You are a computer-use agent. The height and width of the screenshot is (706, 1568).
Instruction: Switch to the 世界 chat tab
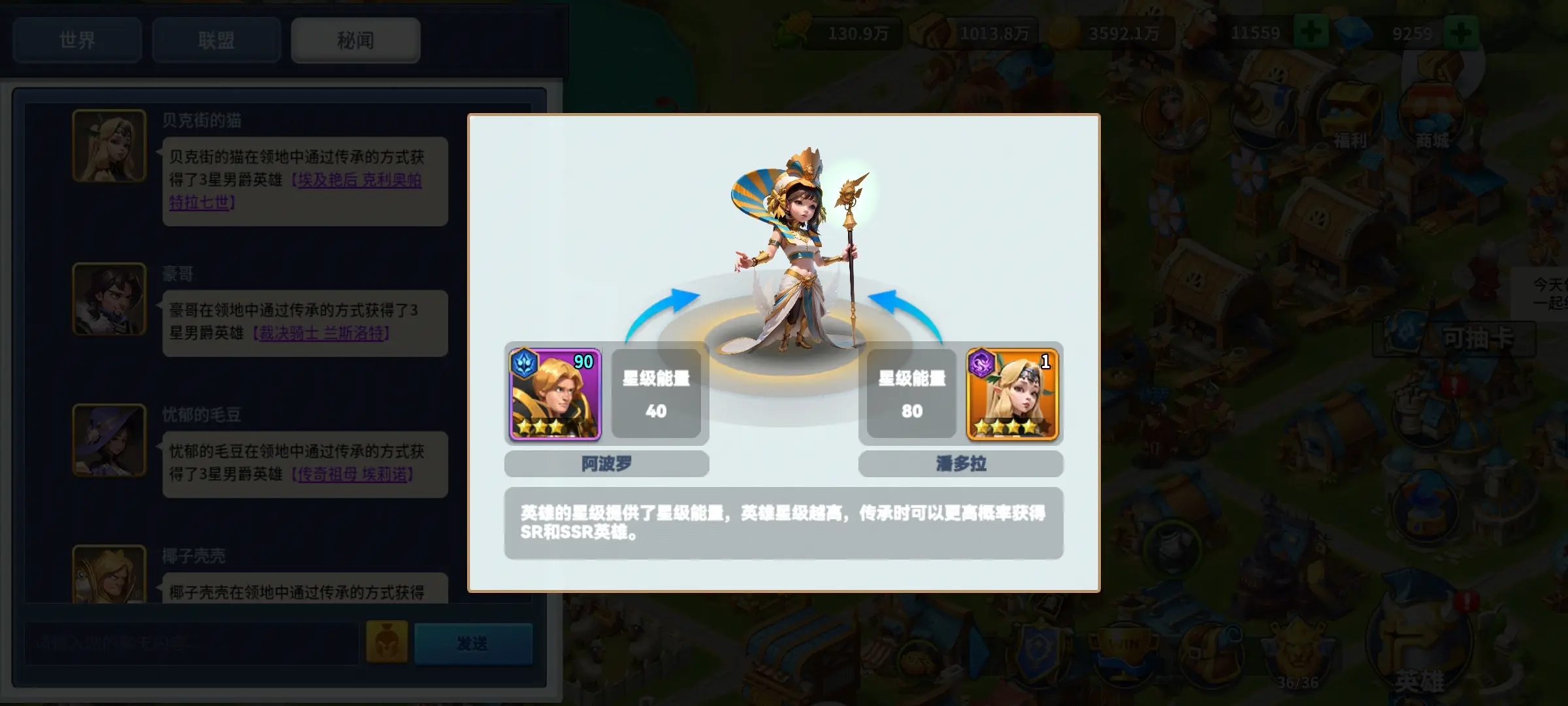click(77, 41)
